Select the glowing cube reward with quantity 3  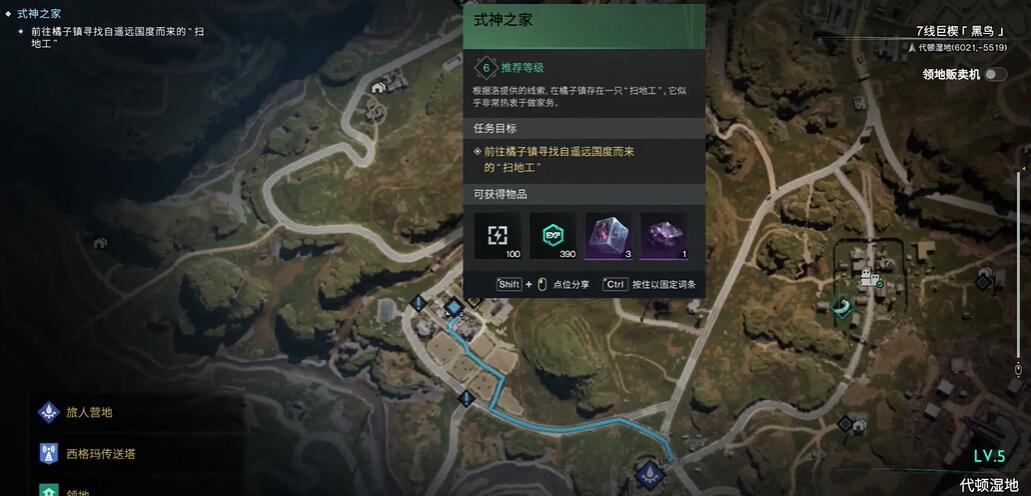(608, 236)
